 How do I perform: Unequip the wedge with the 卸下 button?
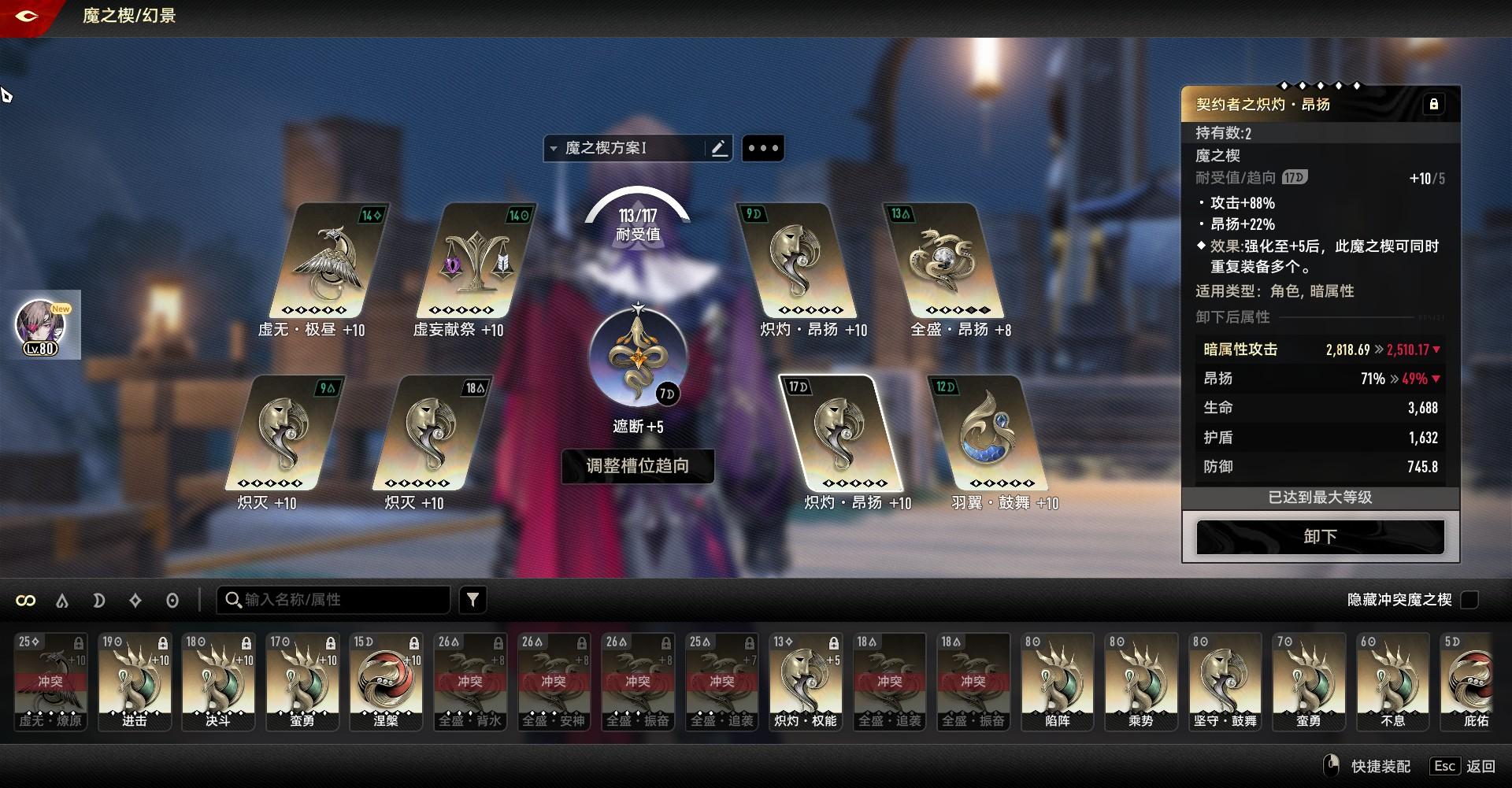click(x=1320, y=537)
